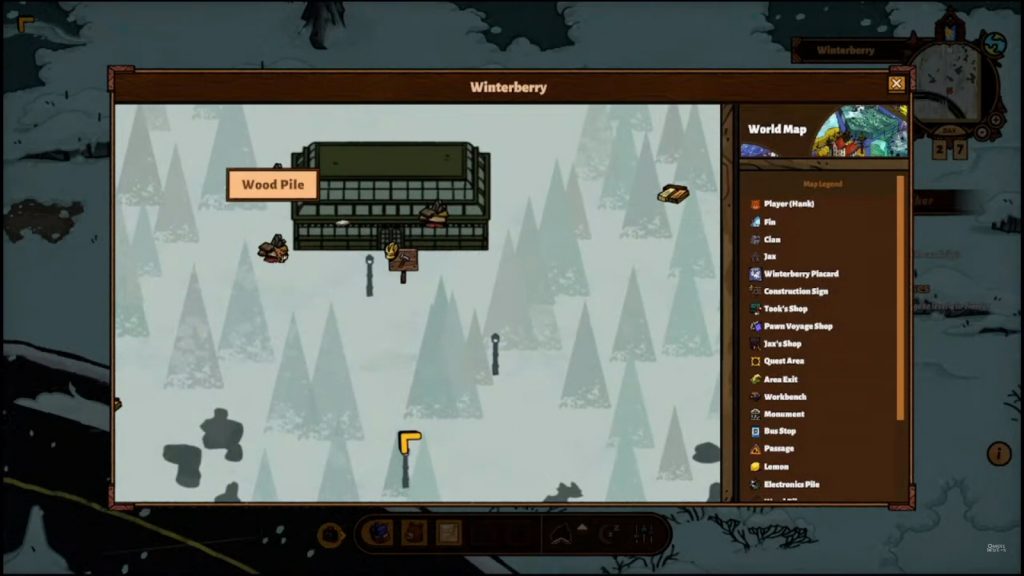Click the Electronics Pile legend row

(x=790, y=484)
